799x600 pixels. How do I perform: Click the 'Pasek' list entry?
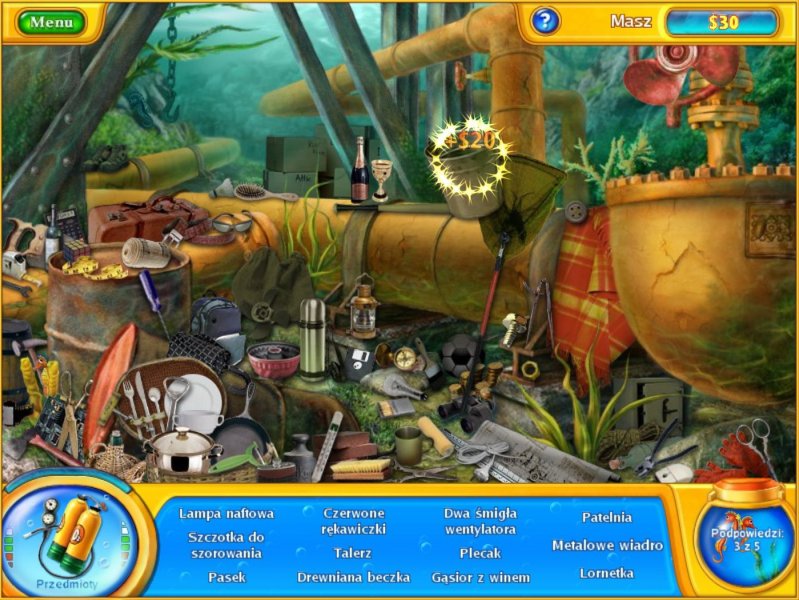226,577
